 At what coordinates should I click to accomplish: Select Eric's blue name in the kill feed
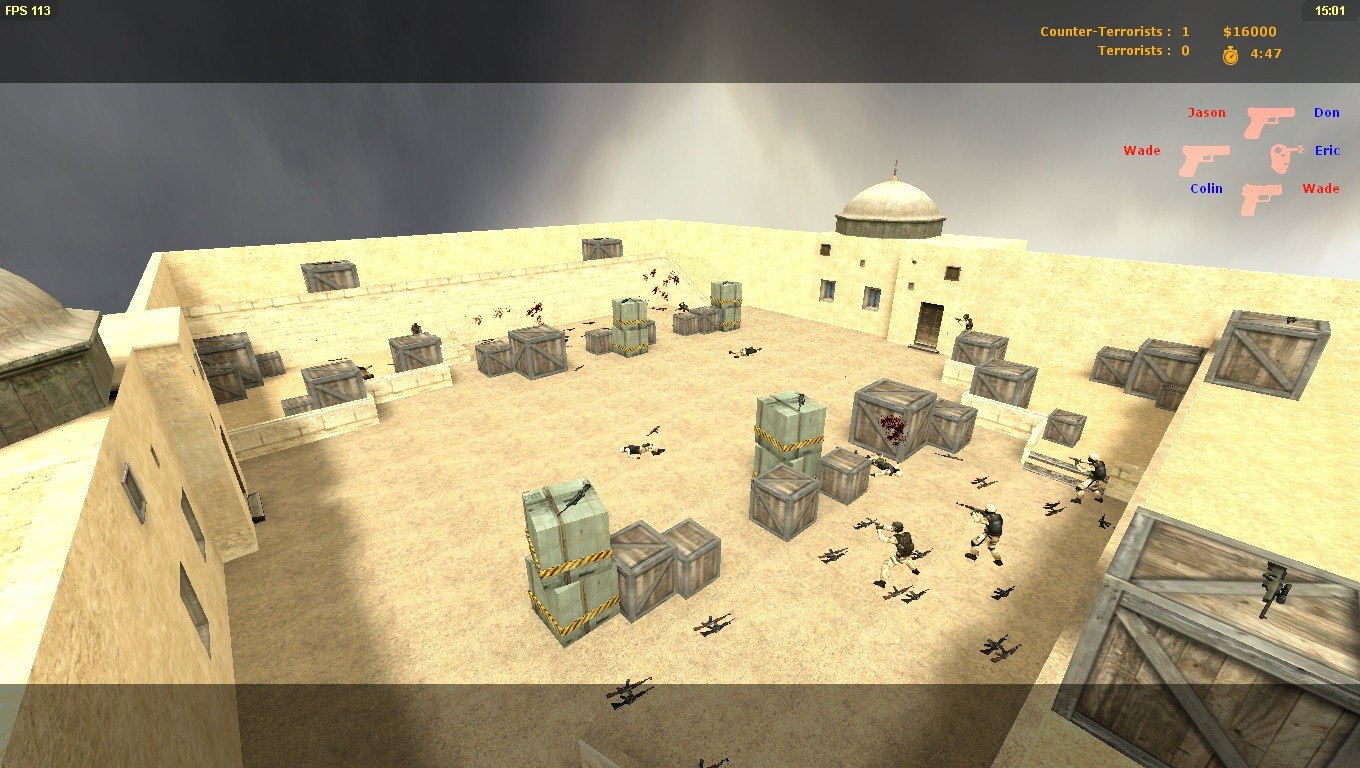pyautogui.click(x=1326, y=150)
